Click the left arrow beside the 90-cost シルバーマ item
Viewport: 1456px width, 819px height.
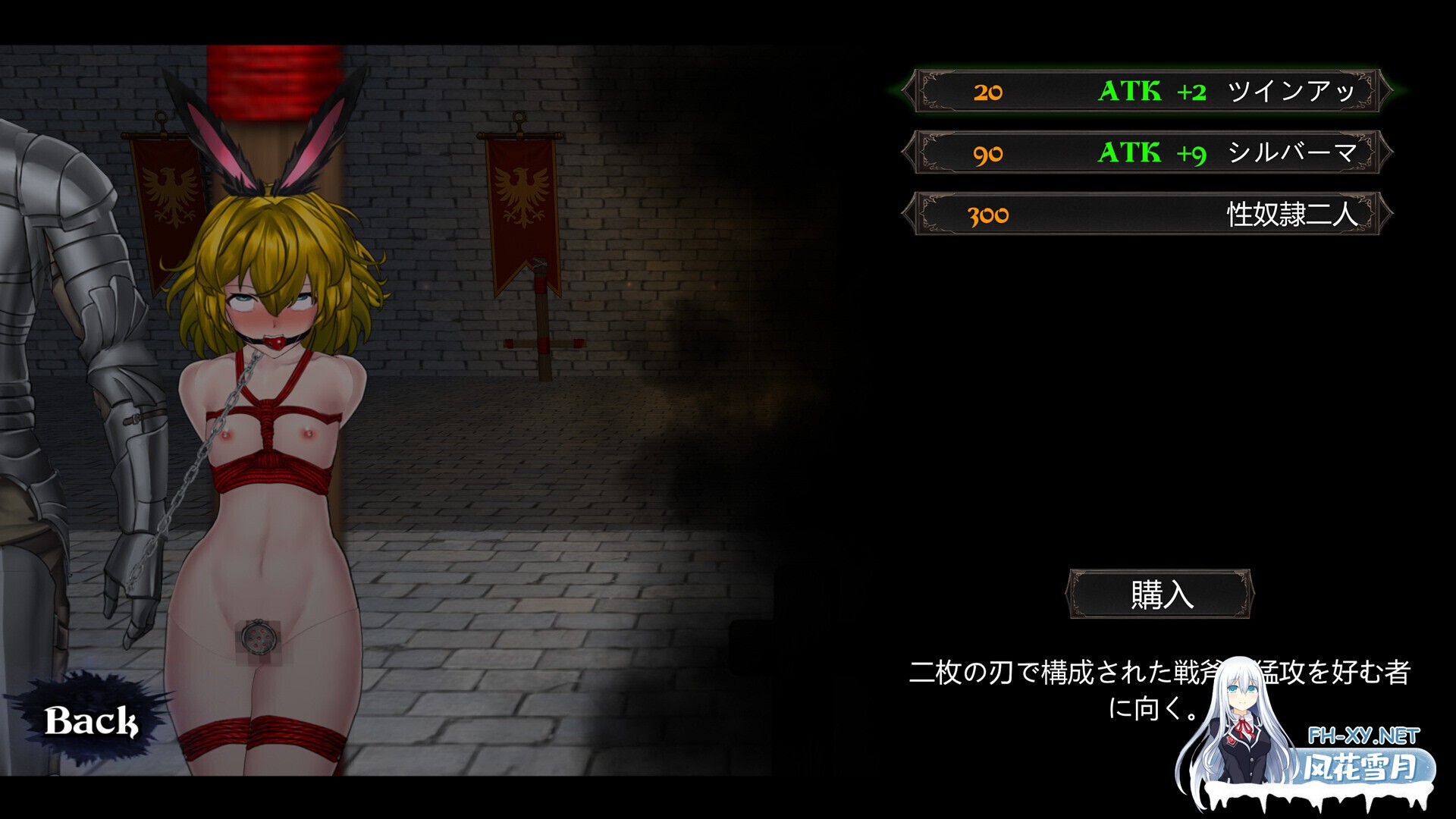click(x=910, y=155)
